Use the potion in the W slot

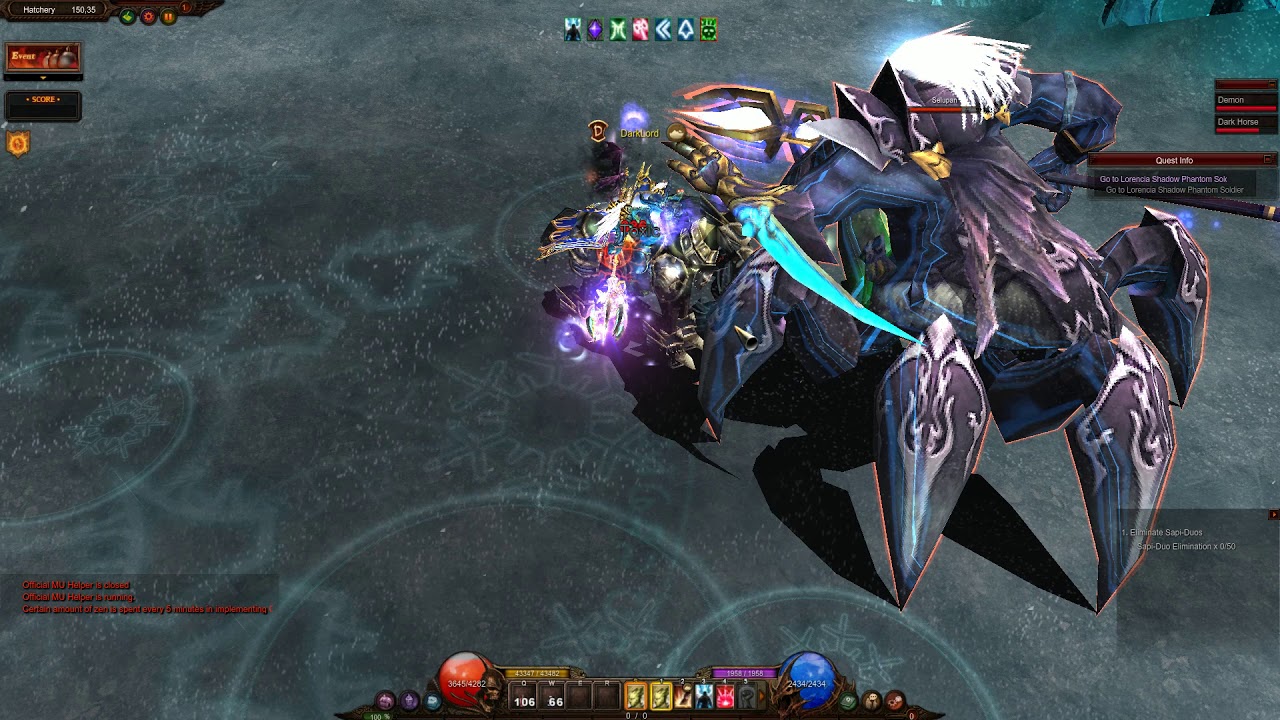coord(553,697)
